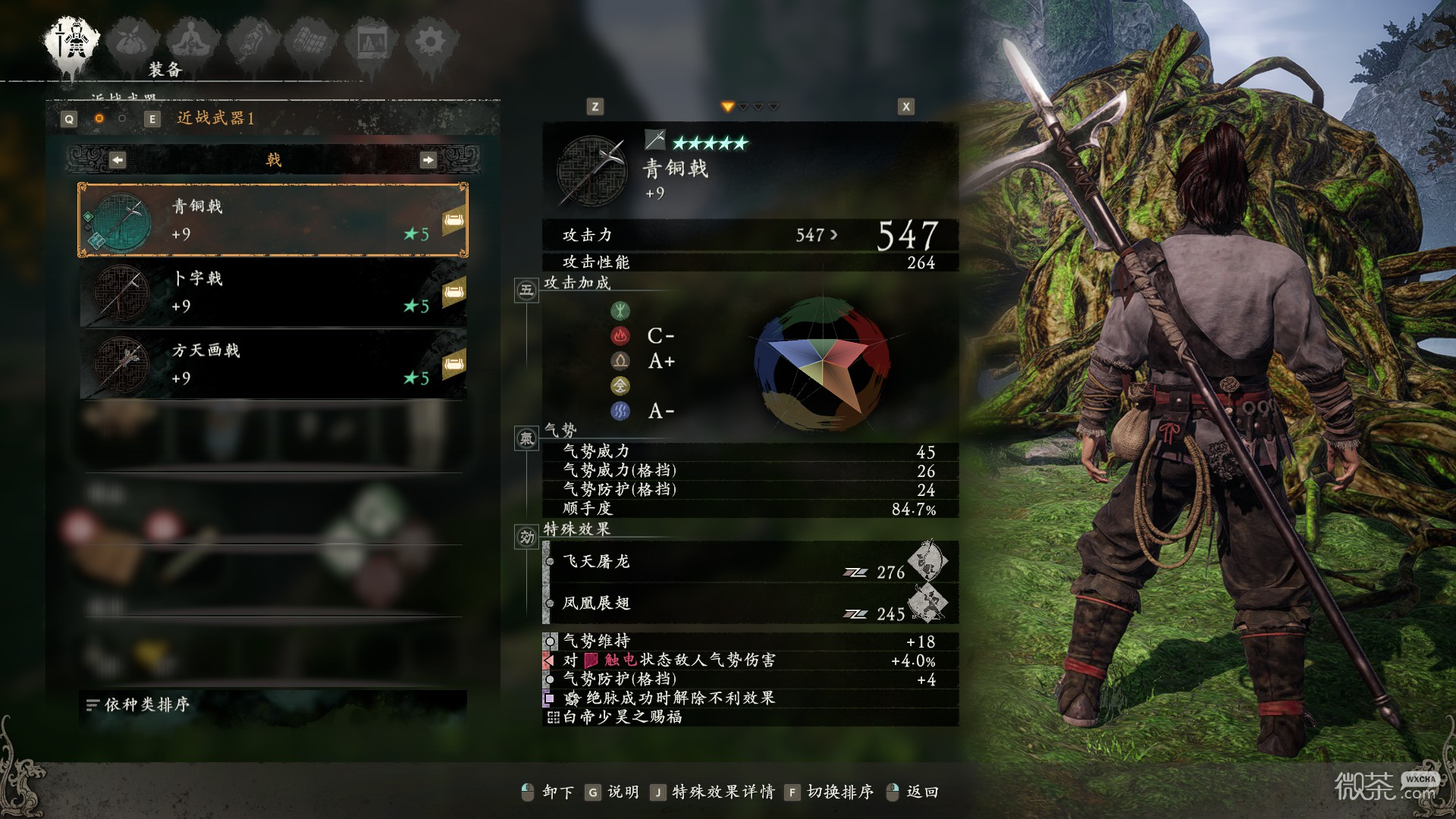This screenshot has height=819, width=1456.
Task: Select the 方天画戟 weapon entry
Action: coord(269,364)
